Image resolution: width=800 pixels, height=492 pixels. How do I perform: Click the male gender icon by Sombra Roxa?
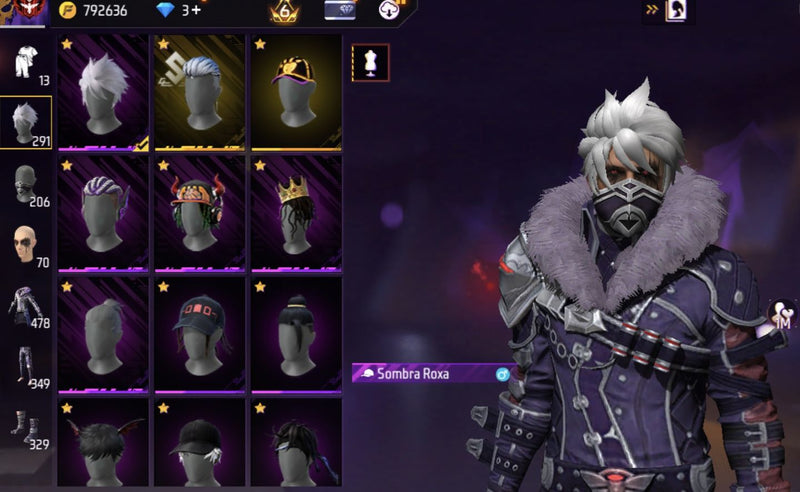[502, 374]
